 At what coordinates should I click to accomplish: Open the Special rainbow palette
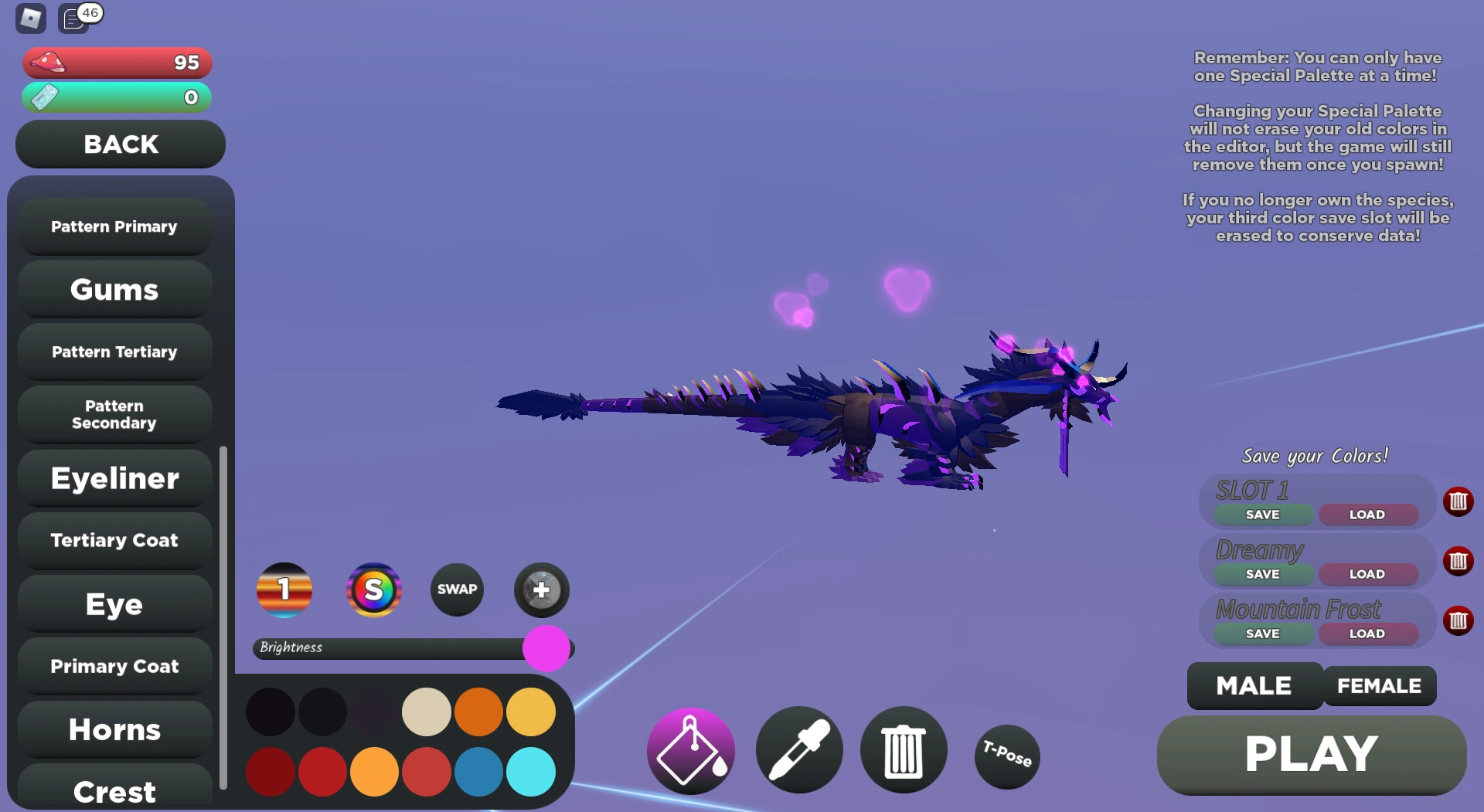tap(374, 589)
